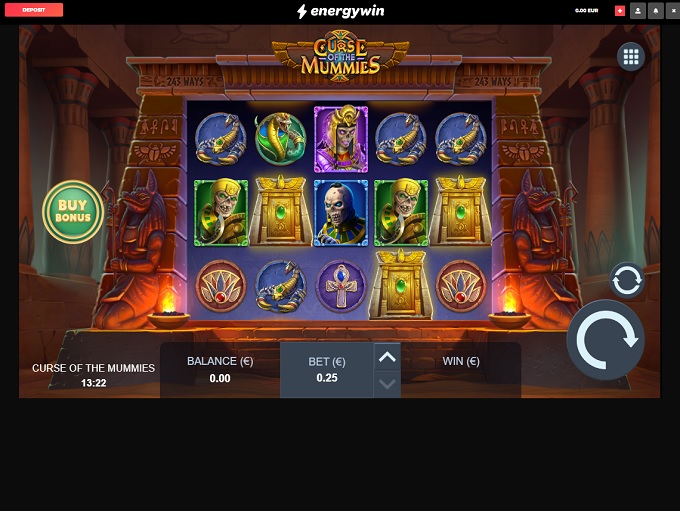Open the Buy Bonus feature
The height and width of the screenshot is (511, 680).
(x=73, y=211)
